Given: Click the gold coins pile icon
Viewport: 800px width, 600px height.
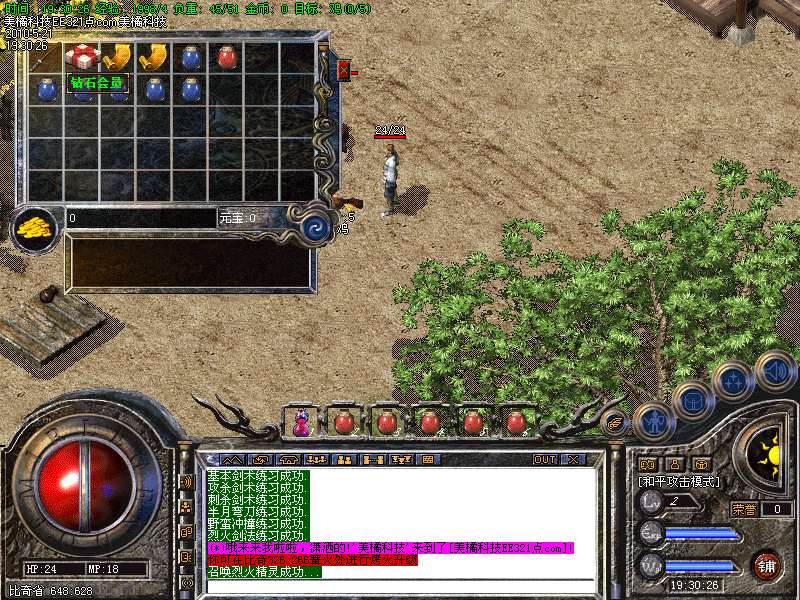Looking at the screenshot, I should click(x=37, y=227).
